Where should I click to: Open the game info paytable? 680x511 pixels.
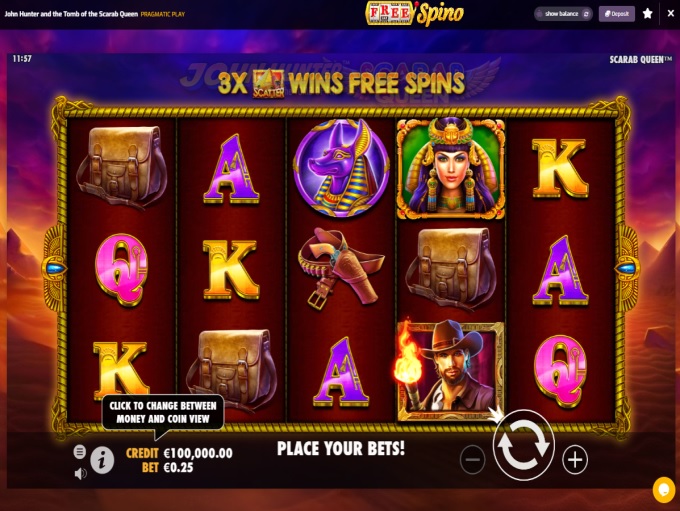point(102,459)
